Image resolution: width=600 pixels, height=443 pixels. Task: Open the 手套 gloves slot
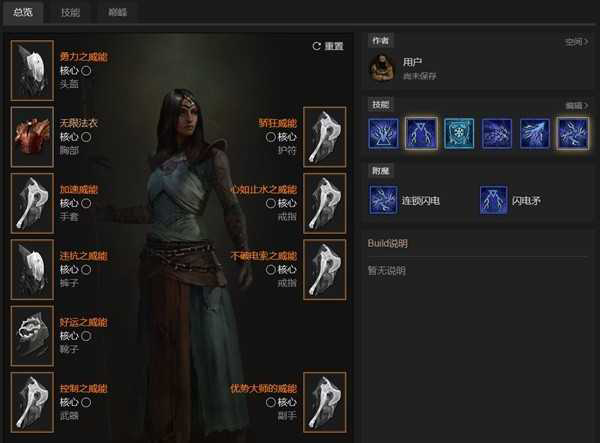pos(32,203)
